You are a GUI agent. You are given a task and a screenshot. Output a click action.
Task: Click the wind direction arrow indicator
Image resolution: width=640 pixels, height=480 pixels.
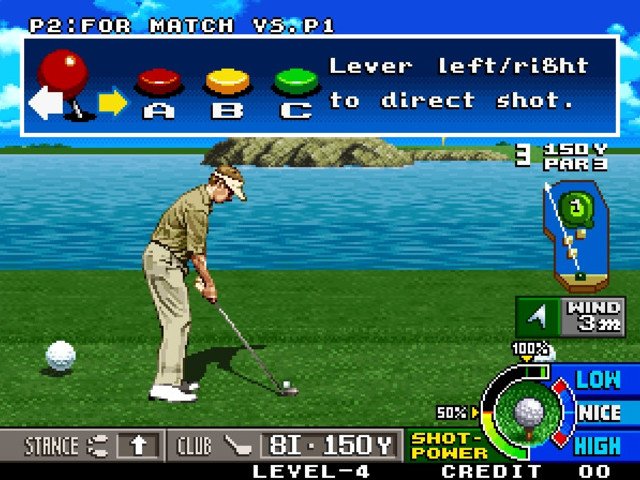tap(538, 317)
